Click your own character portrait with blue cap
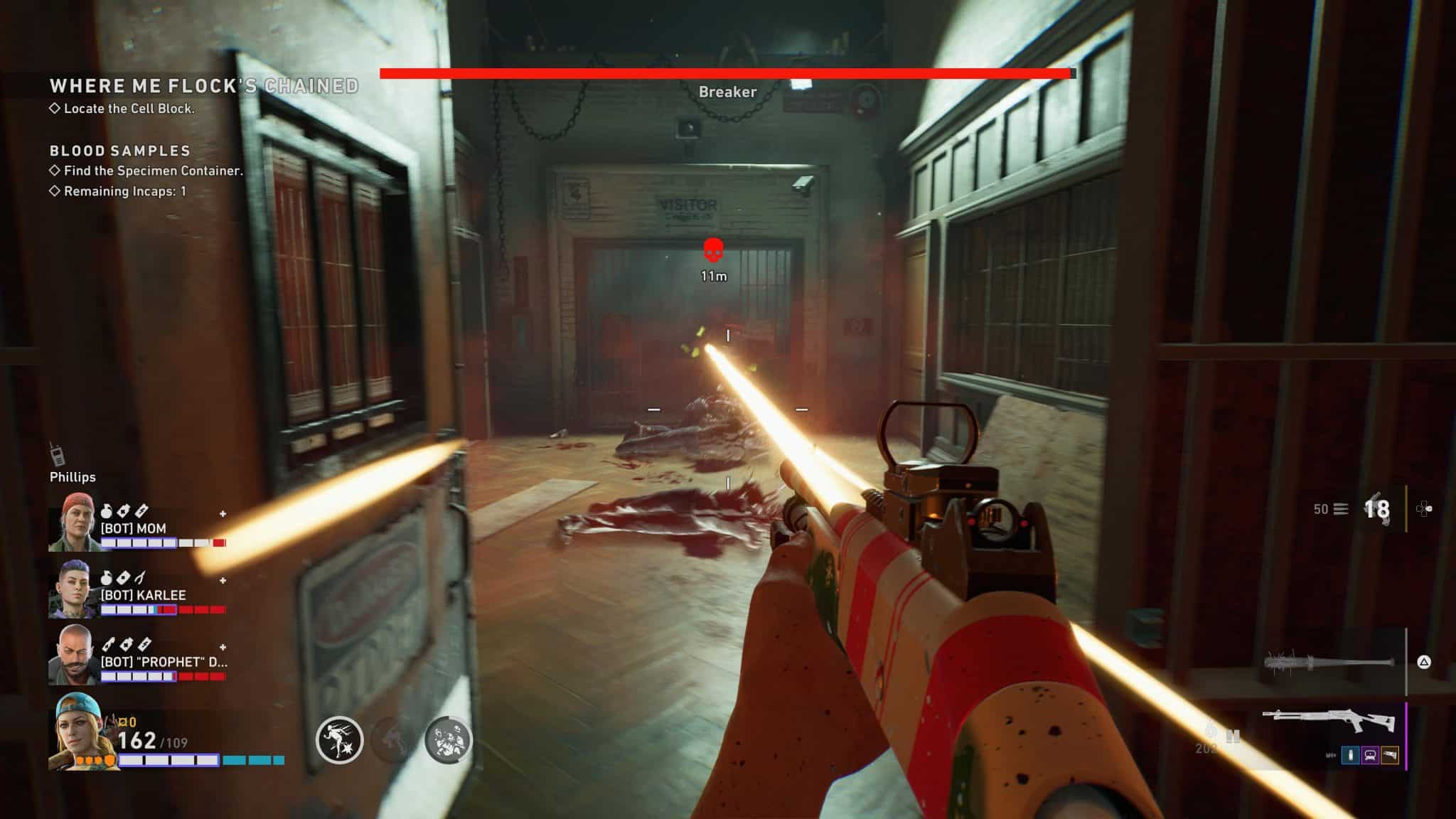Viewport: 1456px width, 819px height. pyautogui.click(x=78, y=732)
